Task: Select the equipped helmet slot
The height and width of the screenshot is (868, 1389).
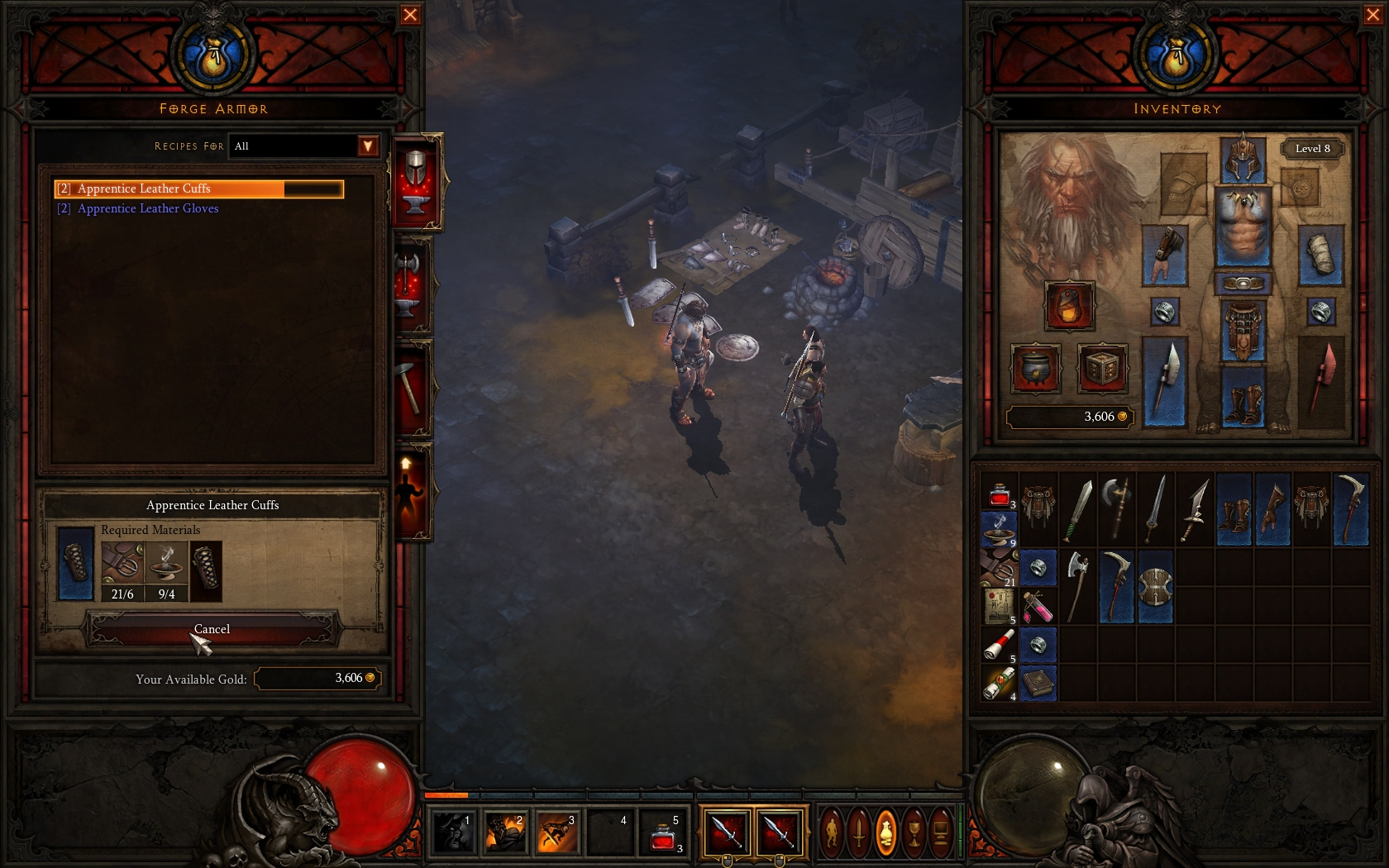Action: click(1243, 159)
